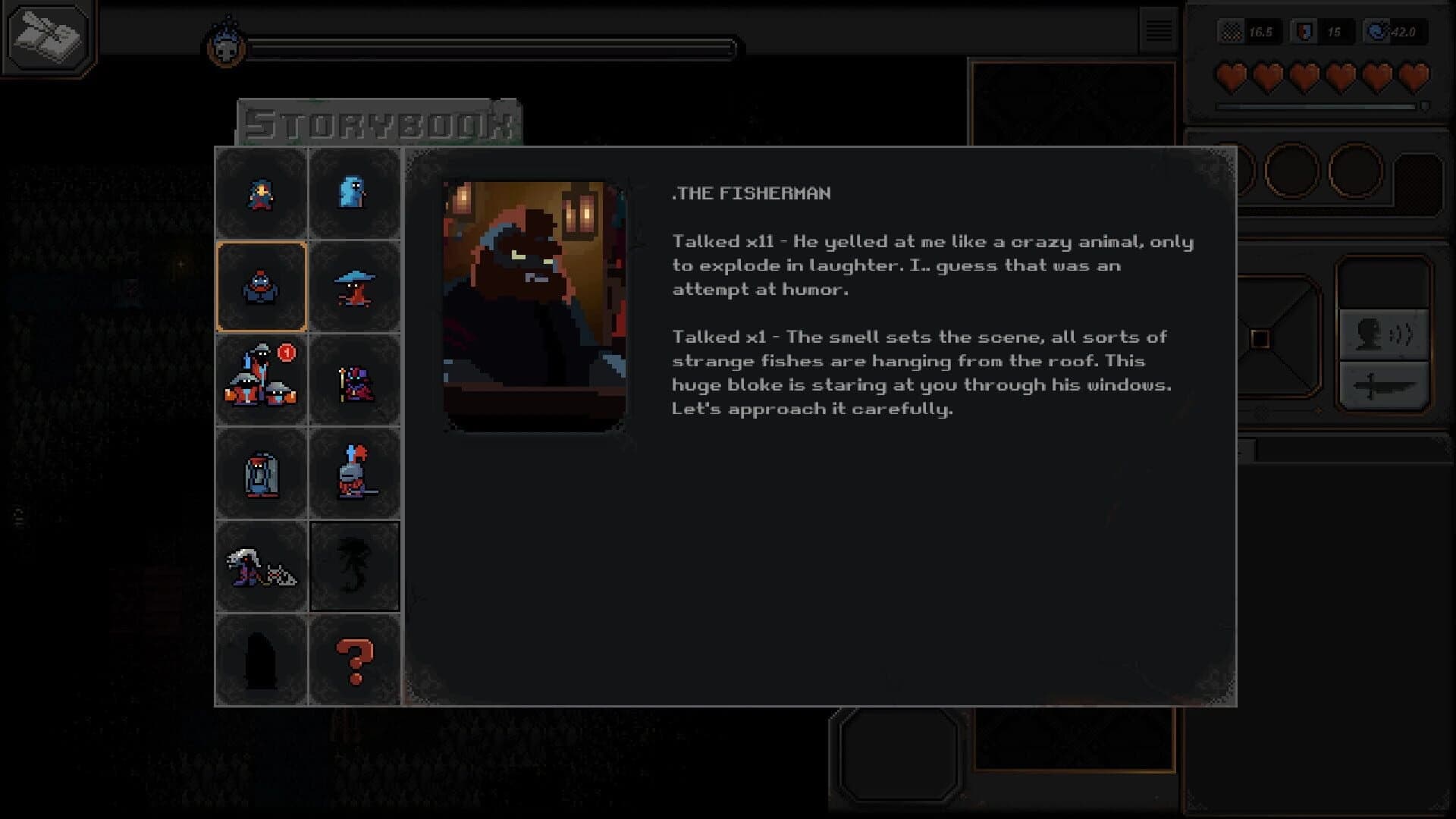The height and width of the screenshot is (819, 1456).
Task: Open the Storybook book icon top-left
Action: click(x=47, y=38)
